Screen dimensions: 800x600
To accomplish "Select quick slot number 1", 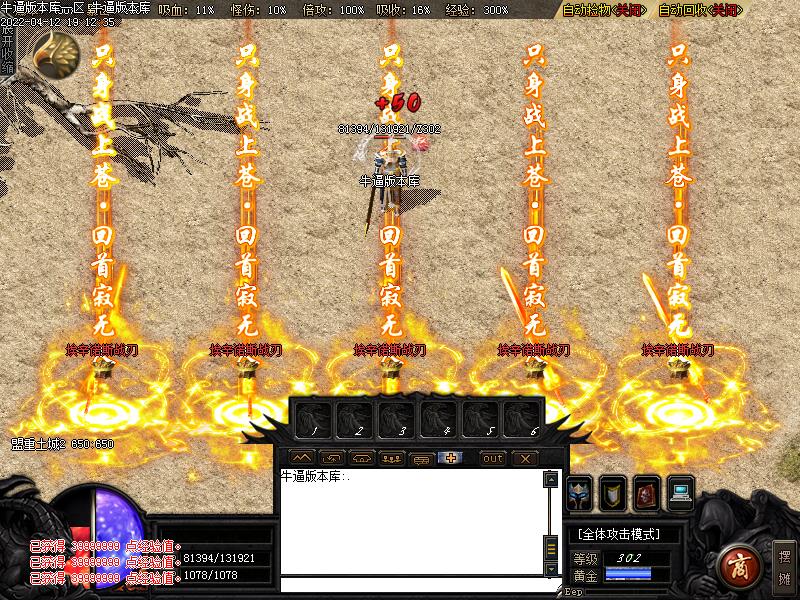I will 311,419.
